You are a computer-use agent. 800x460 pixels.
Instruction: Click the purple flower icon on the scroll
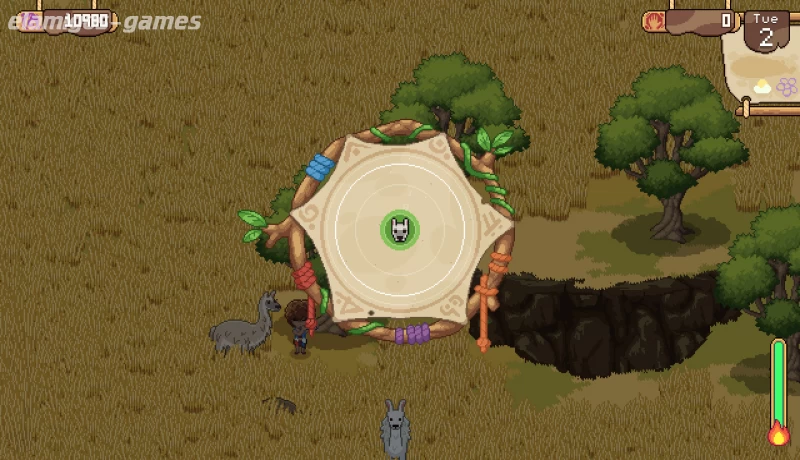coord(787,86)
